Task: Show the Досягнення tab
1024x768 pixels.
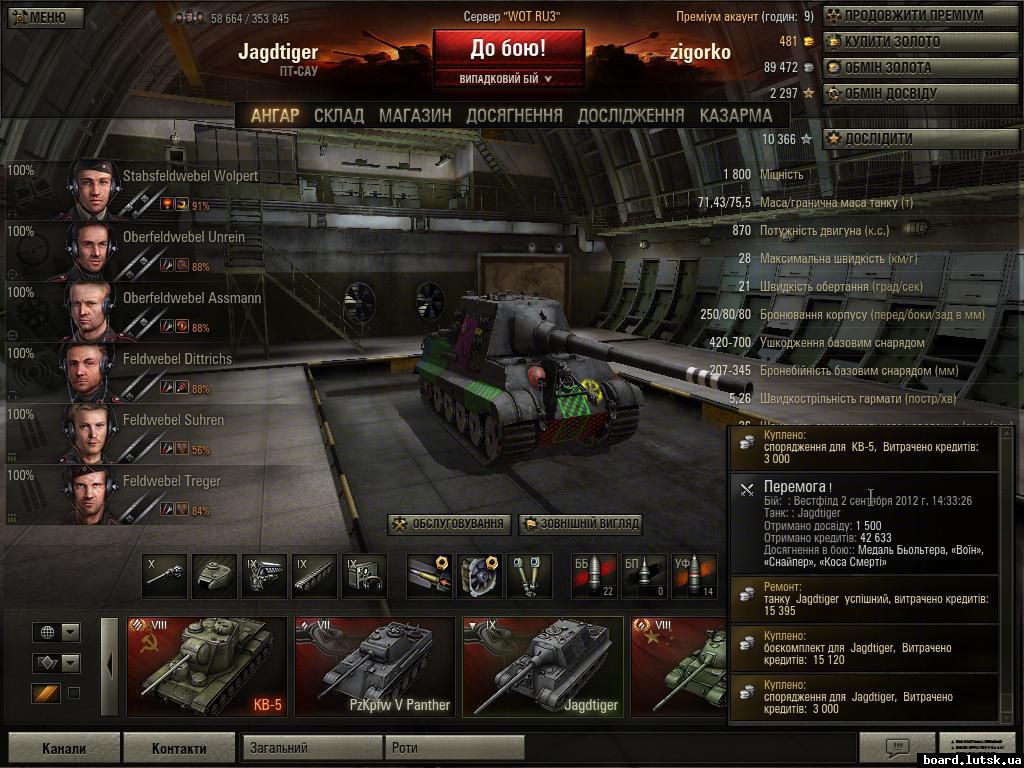Action: pos(514,115)
